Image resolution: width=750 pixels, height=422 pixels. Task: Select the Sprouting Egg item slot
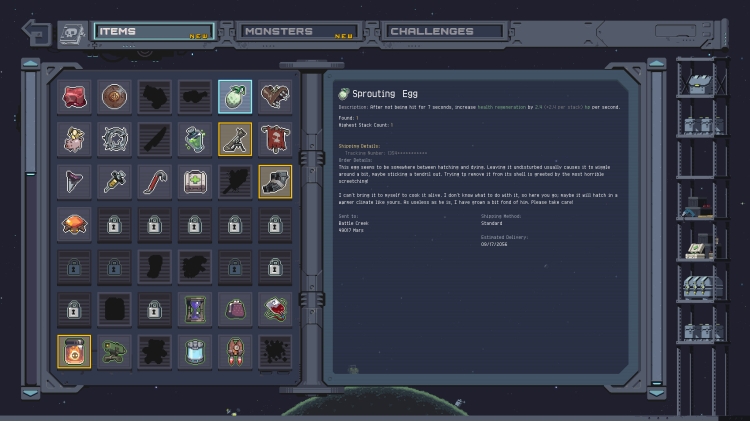235,97
